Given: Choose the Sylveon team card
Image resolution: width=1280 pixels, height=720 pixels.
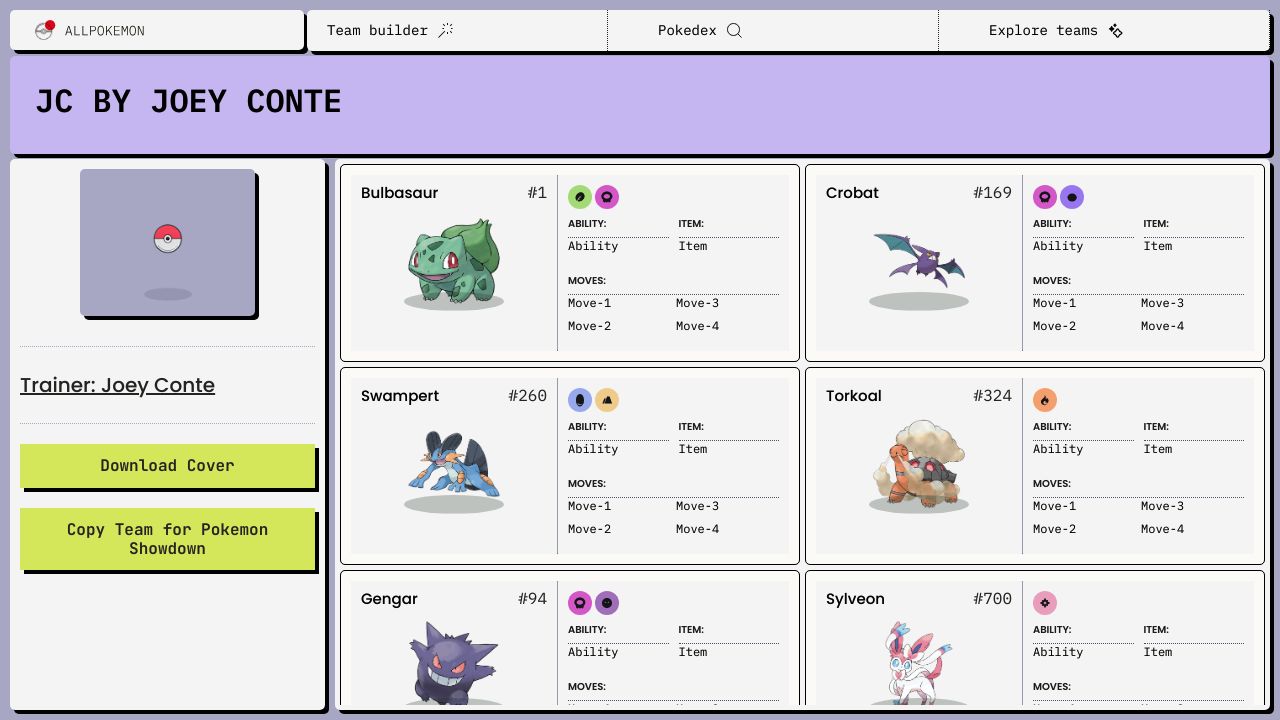Looking at the screenshot, I should click(x=918, y=650).
